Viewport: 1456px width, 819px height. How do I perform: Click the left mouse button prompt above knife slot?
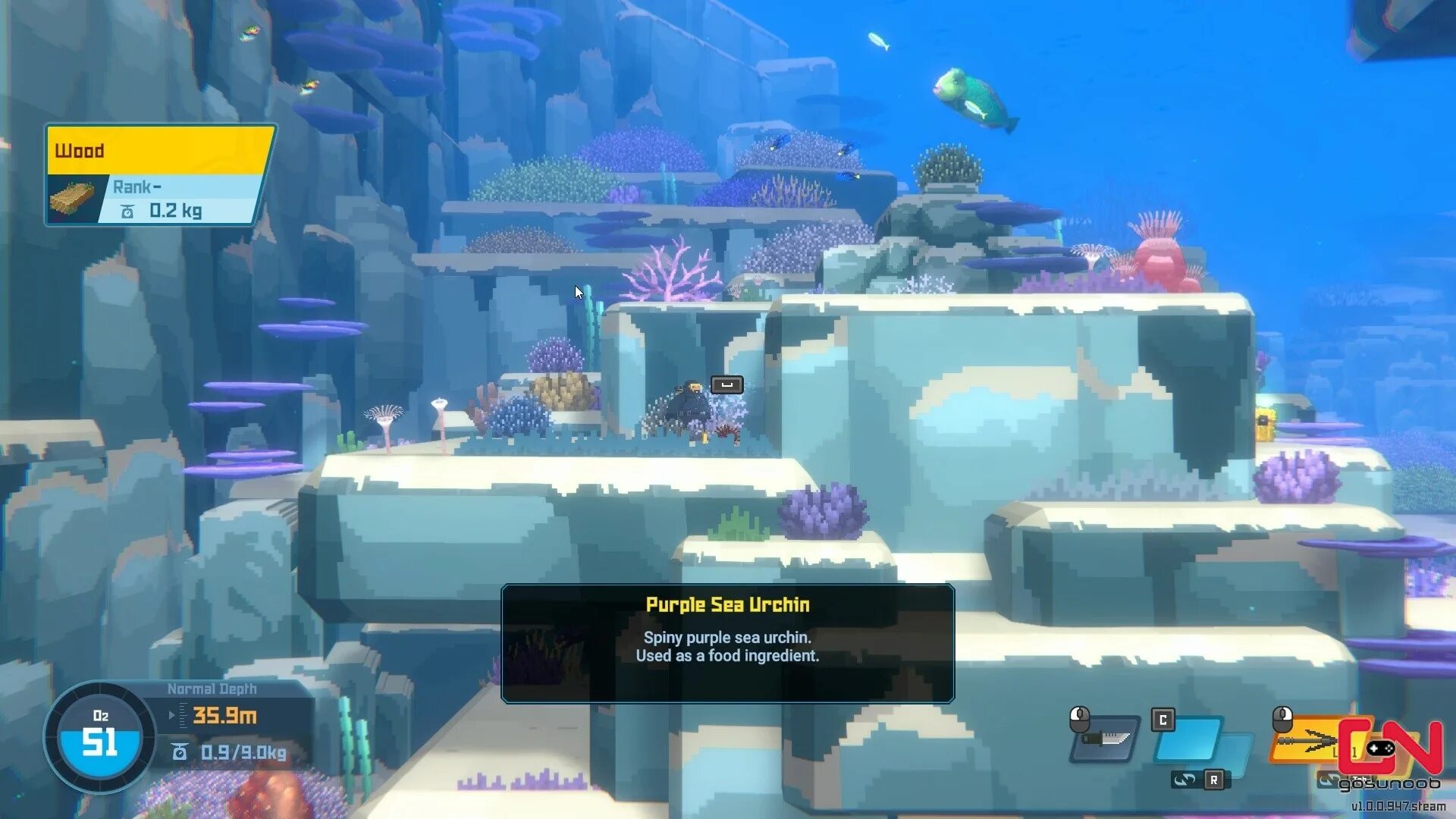tap(1078, 719)
